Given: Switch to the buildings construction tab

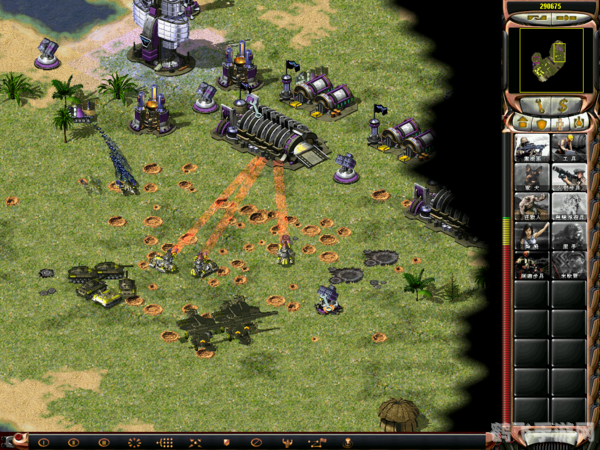Looking at the screenshot, I should [523, 123].
